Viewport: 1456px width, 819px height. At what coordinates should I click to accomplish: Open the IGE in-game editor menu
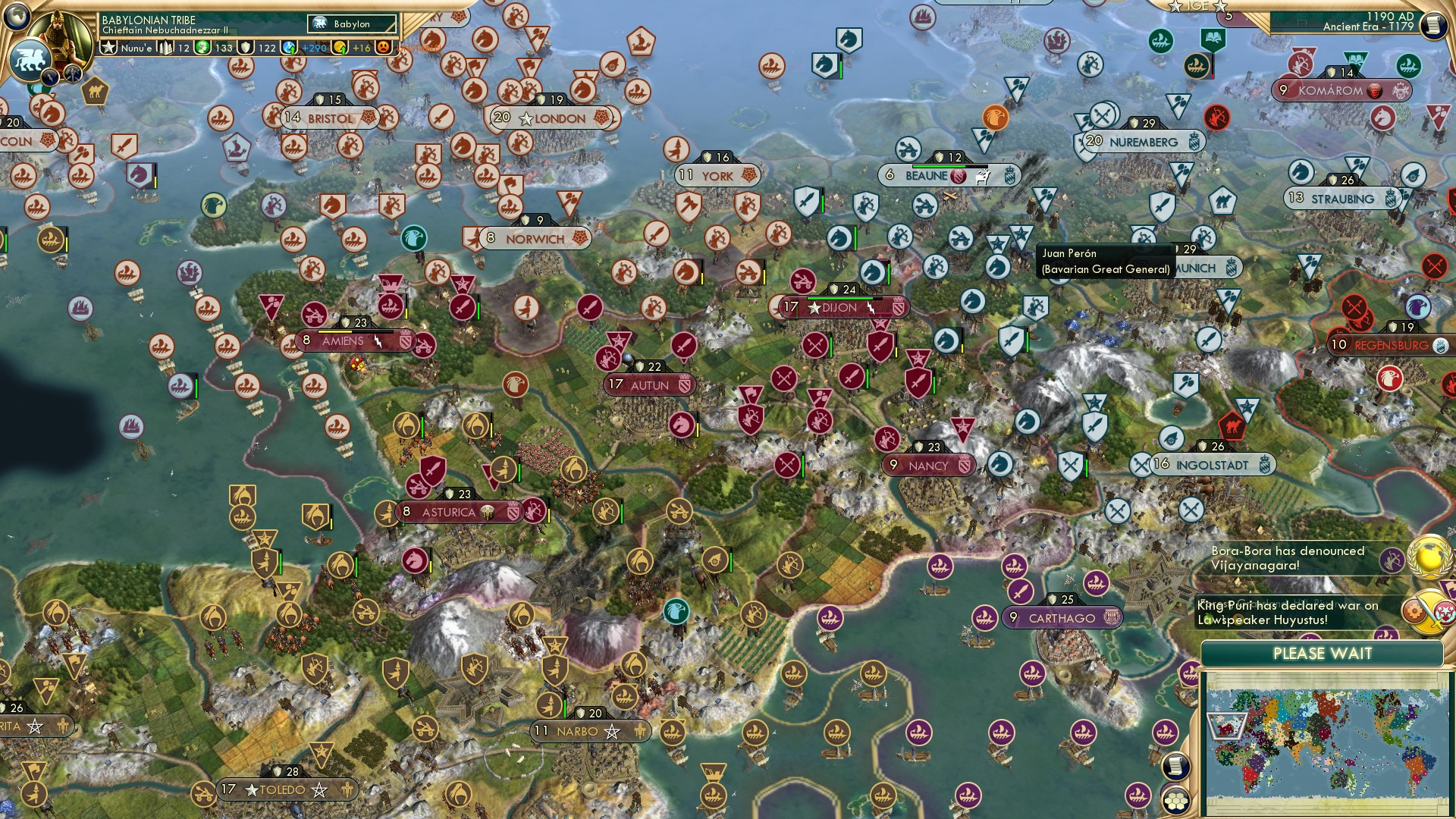pyautogui.click(x=1200, y=7)
